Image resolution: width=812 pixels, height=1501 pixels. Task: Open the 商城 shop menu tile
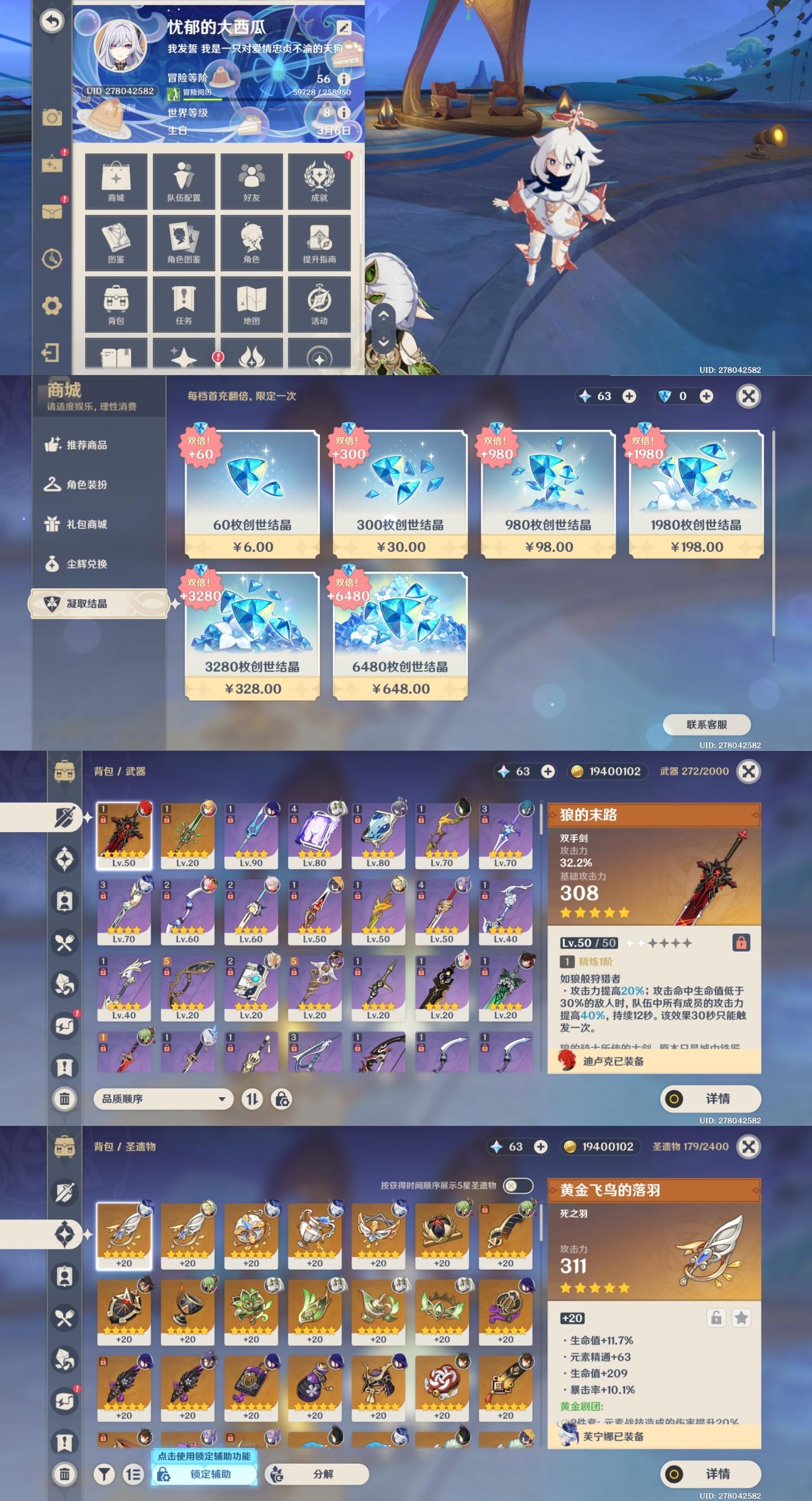pos(116,181)
